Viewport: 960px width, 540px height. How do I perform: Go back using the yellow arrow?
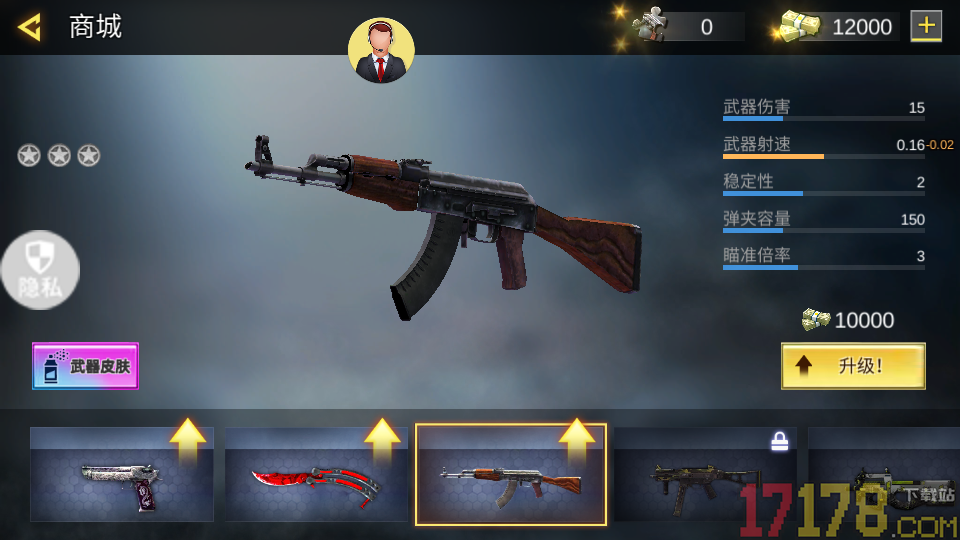[x=29, y=27]
